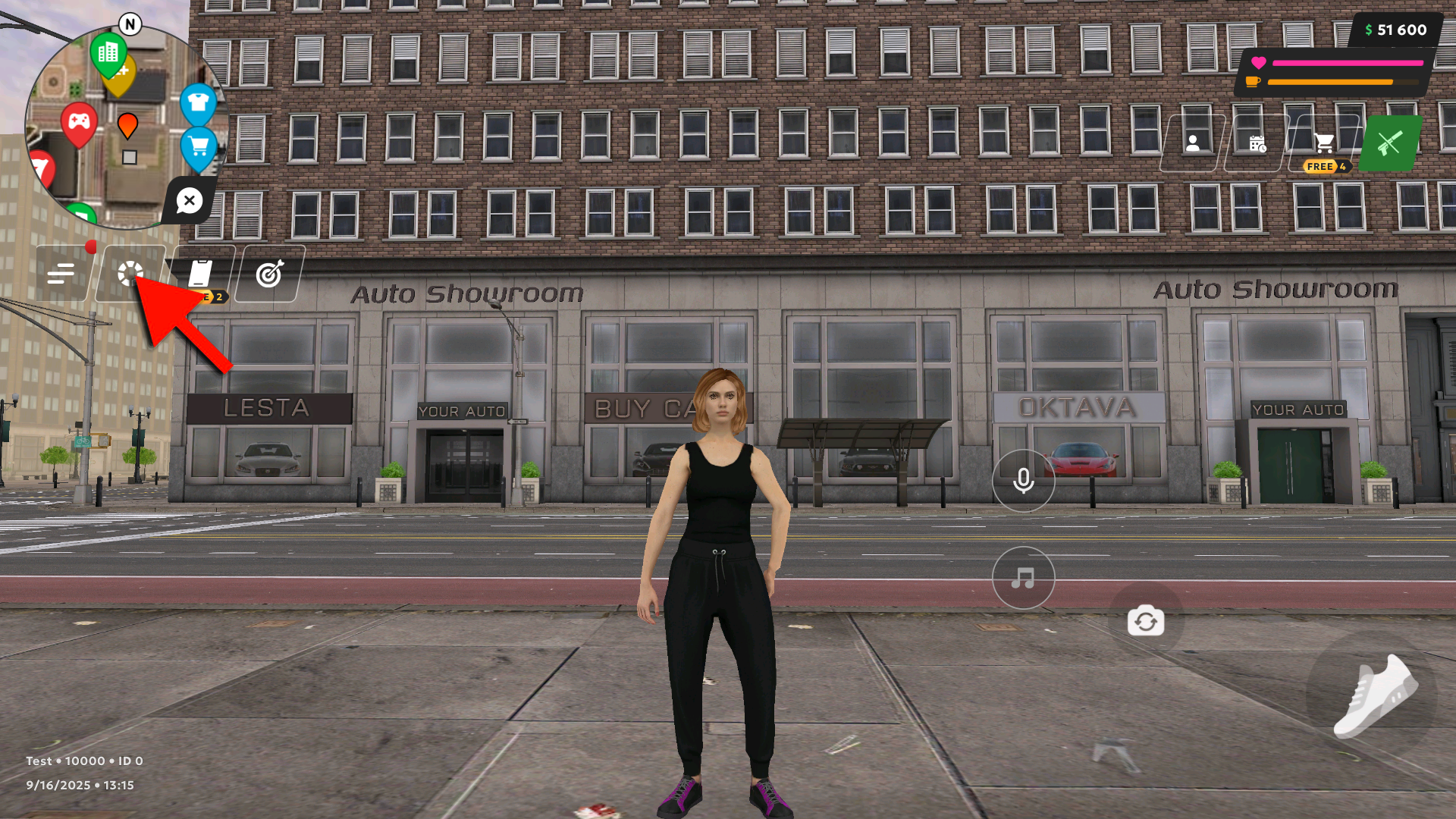
Task: Tap the camera rotate view button
Action: [1145, 621]
